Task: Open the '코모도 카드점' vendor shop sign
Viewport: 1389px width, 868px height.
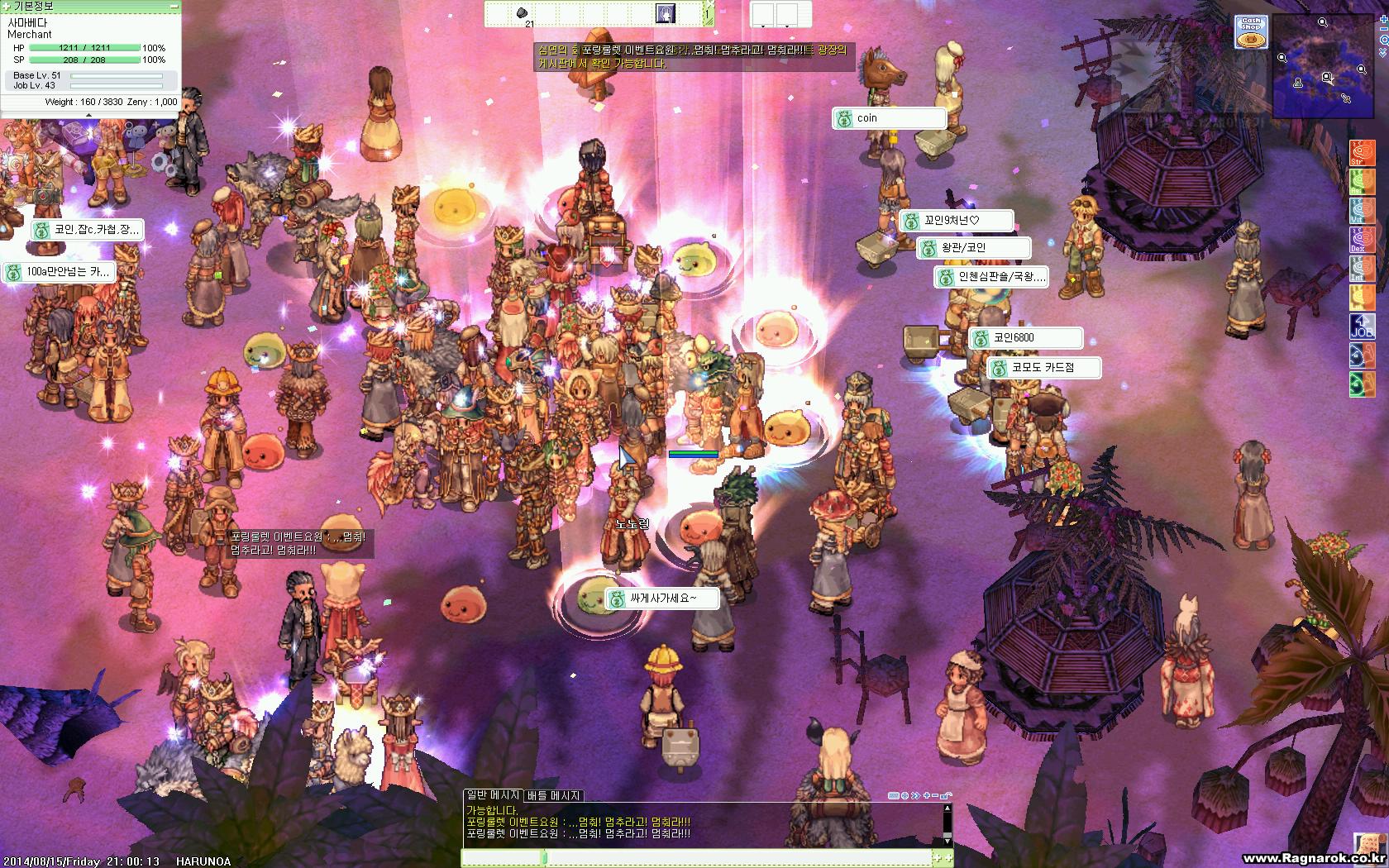Action: [1044, 368]
